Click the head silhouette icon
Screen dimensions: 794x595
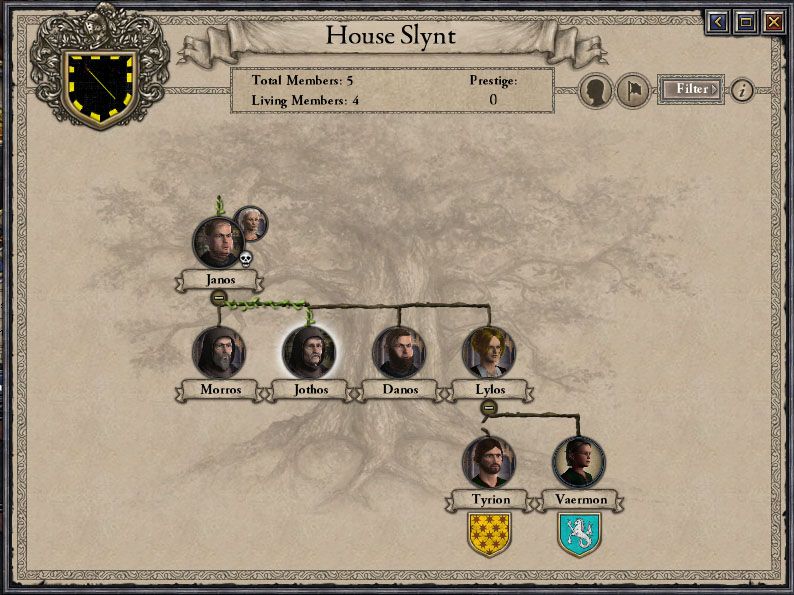pos(597,90)
